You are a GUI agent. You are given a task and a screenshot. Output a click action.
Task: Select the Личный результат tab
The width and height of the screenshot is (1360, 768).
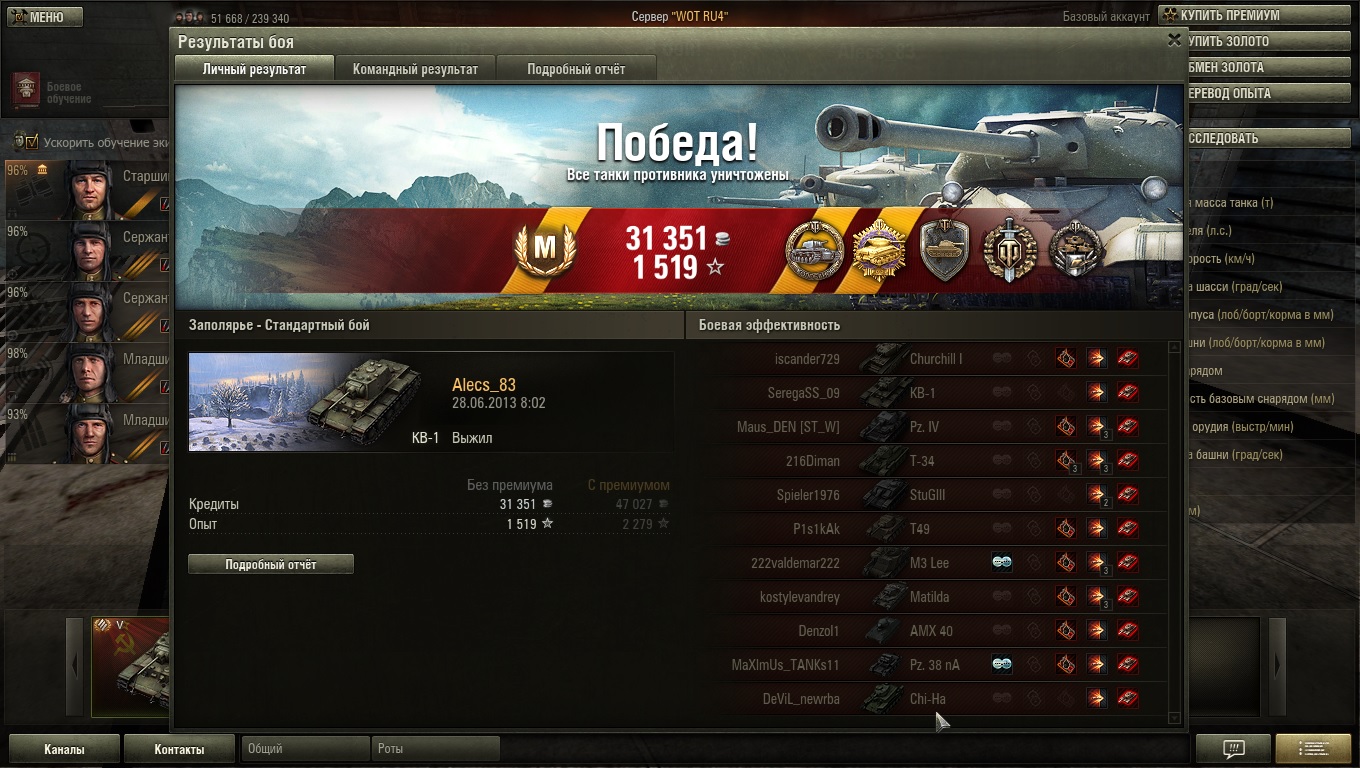(x=254, y=69)
